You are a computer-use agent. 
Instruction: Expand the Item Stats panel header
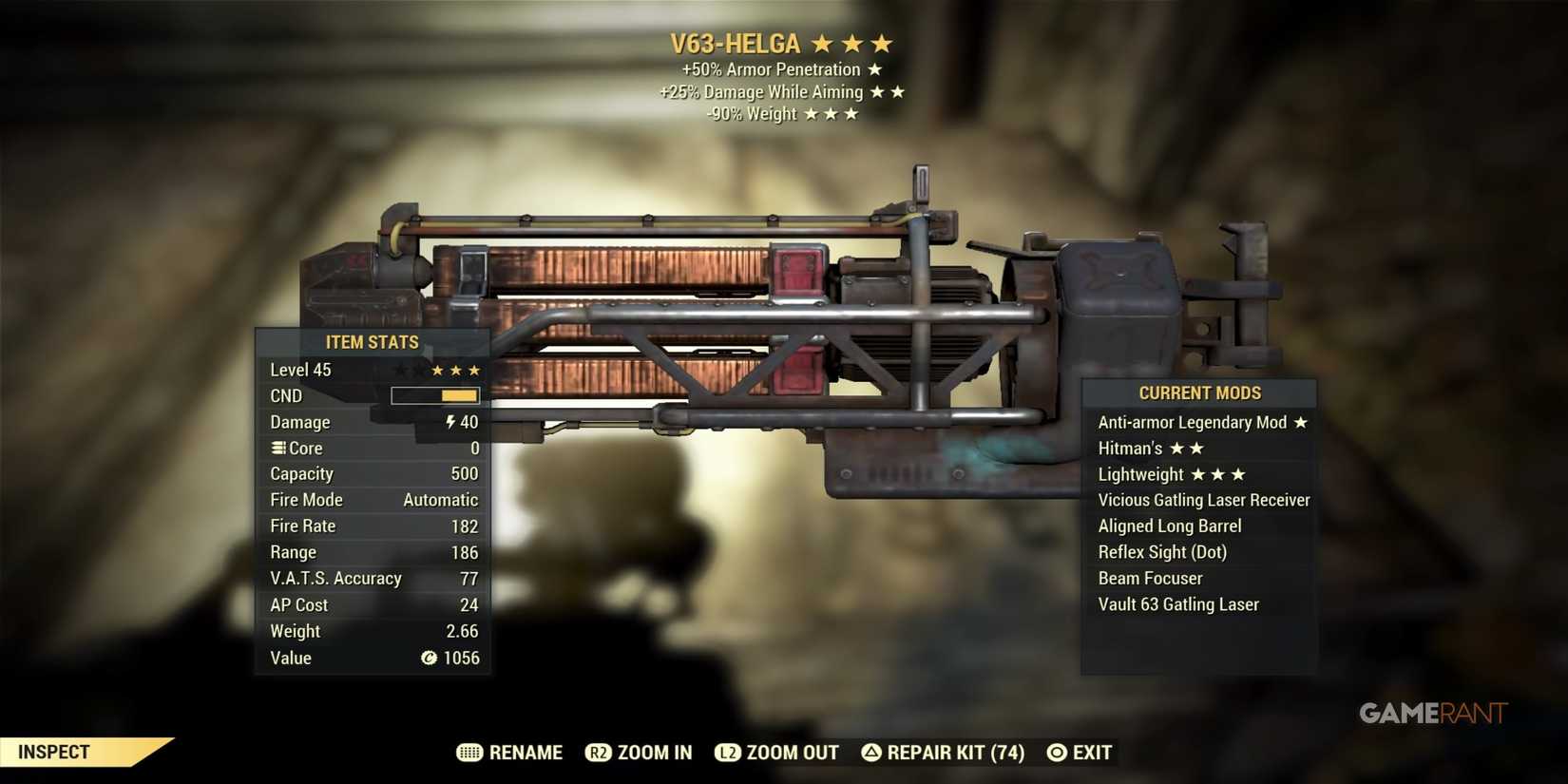pos(372,342)
